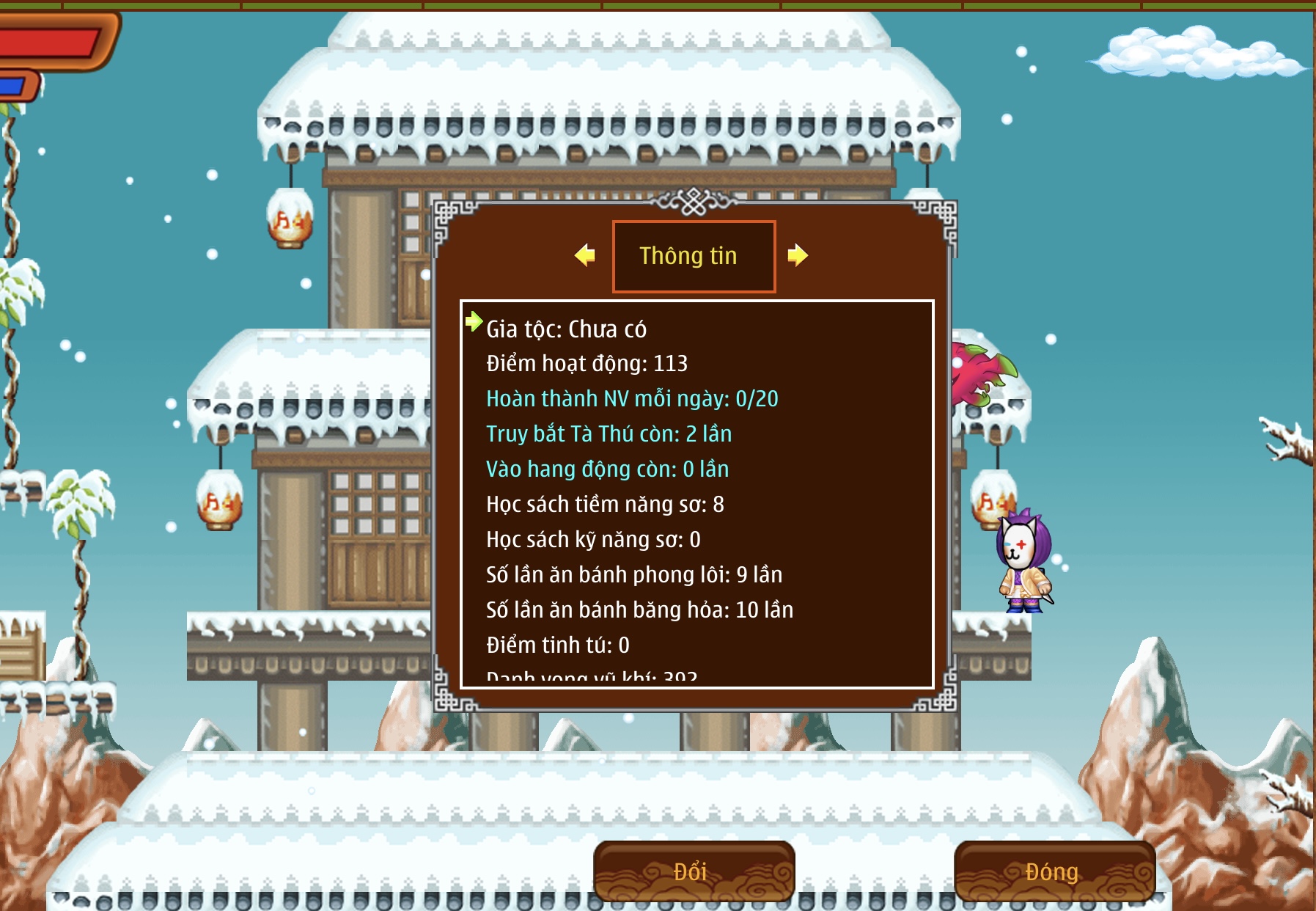Click the Đổi button

694,871
